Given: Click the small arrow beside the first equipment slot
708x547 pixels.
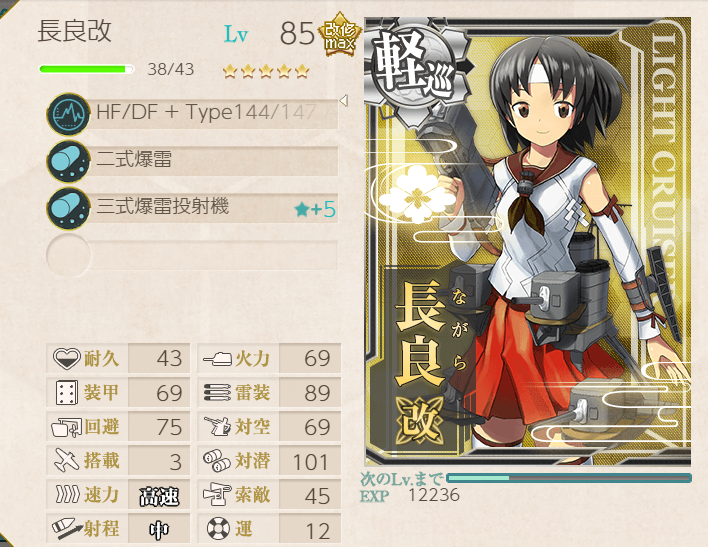Looking at the screenshot, I should (343, 101).
